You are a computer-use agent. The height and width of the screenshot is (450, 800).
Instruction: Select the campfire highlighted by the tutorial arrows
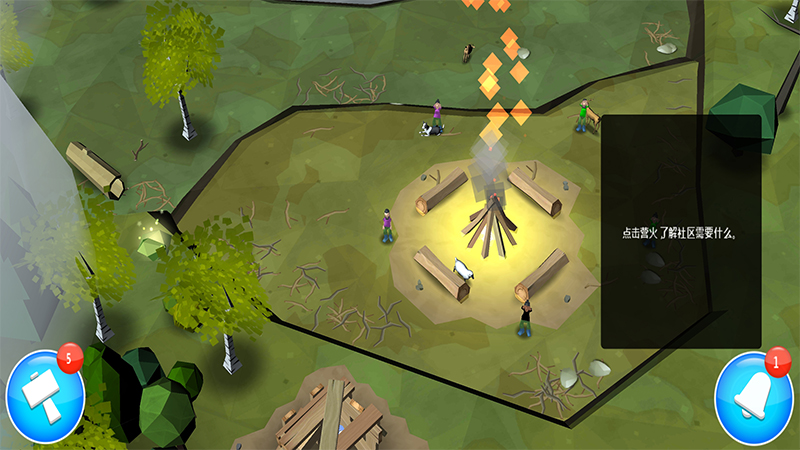[x=488, y=225]
